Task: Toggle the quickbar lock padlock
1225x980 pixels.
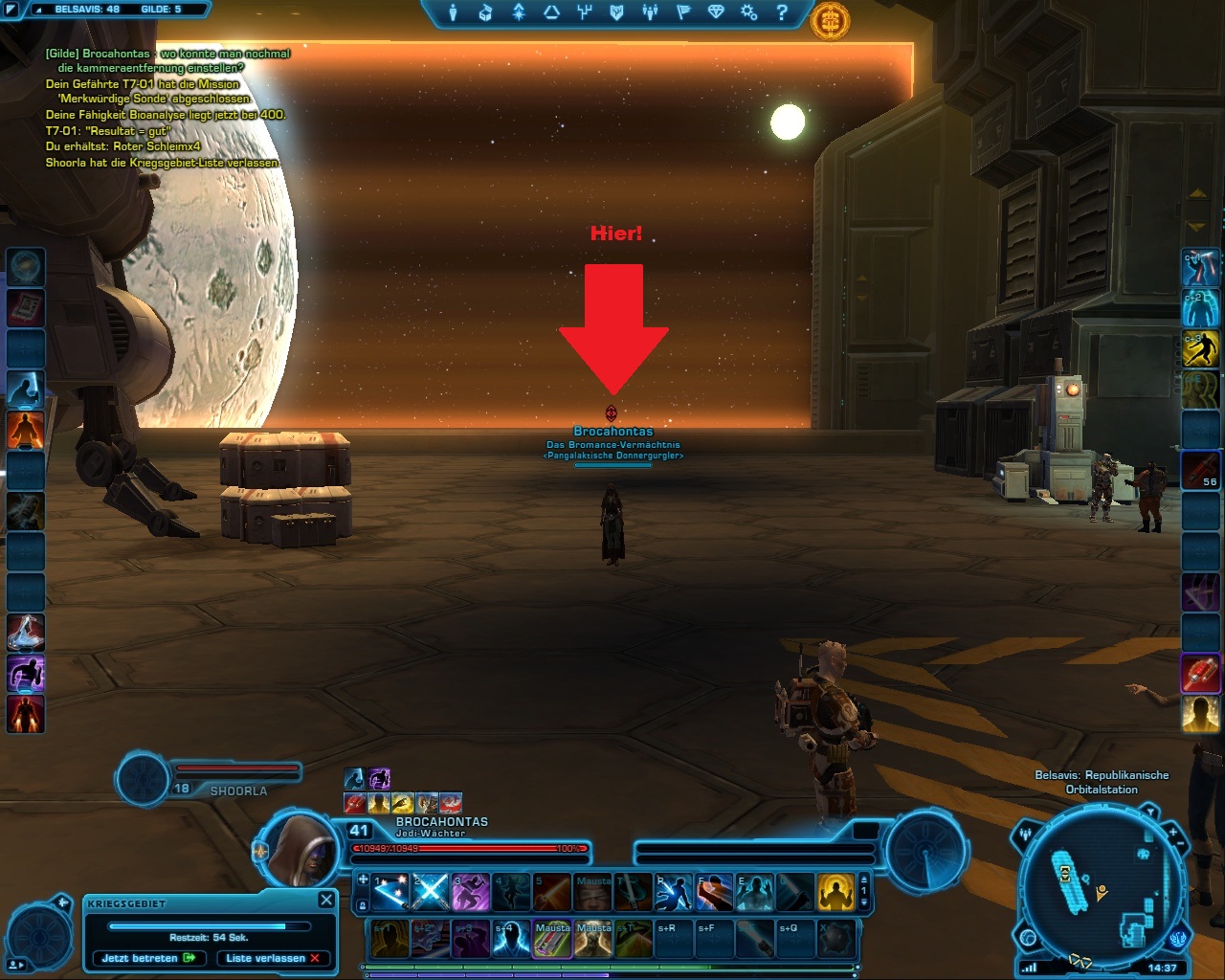Action: (362, 904)
